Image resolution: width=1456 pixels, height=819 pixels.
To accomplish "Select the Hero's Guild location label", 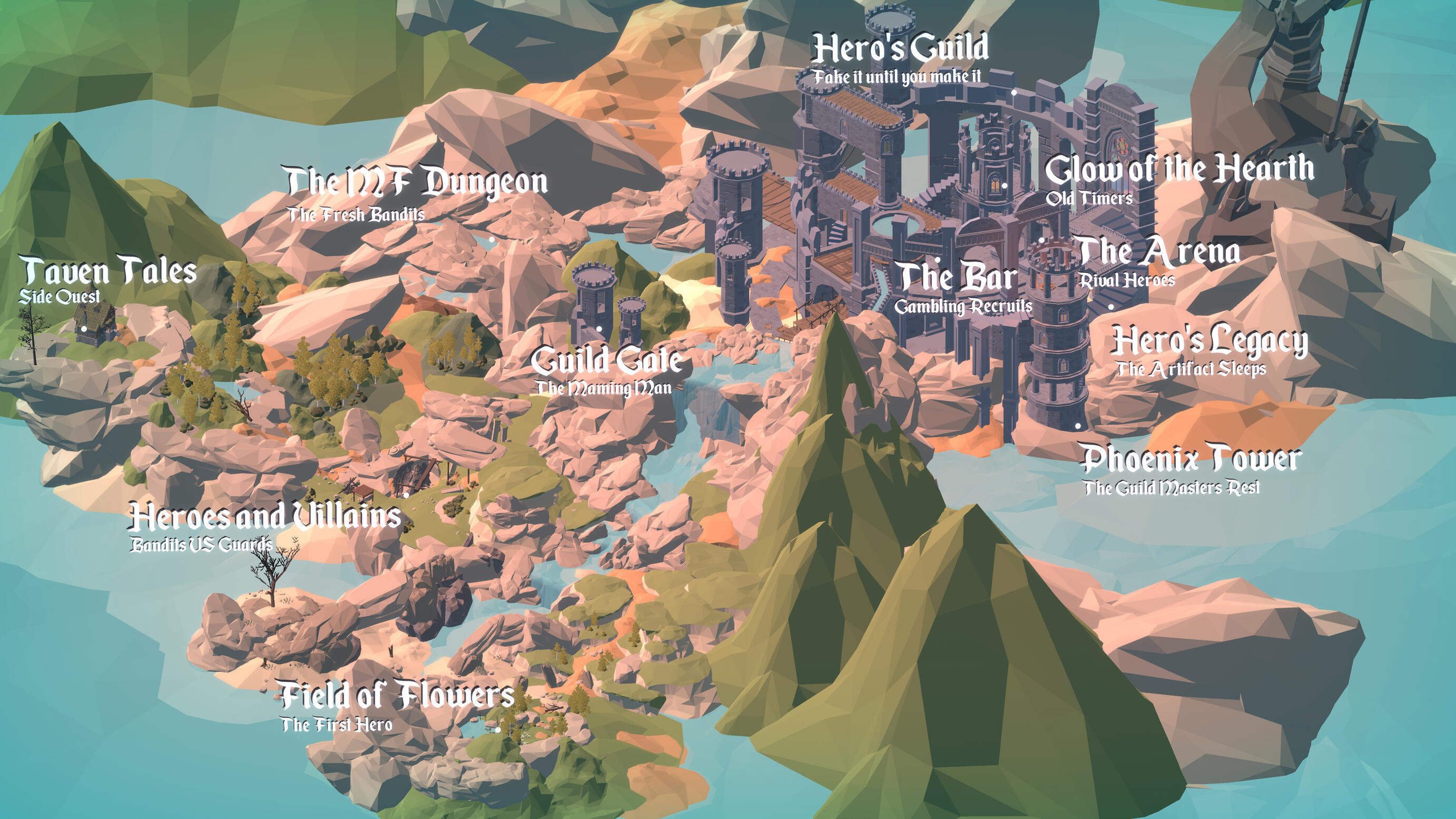I will point(900,48).
